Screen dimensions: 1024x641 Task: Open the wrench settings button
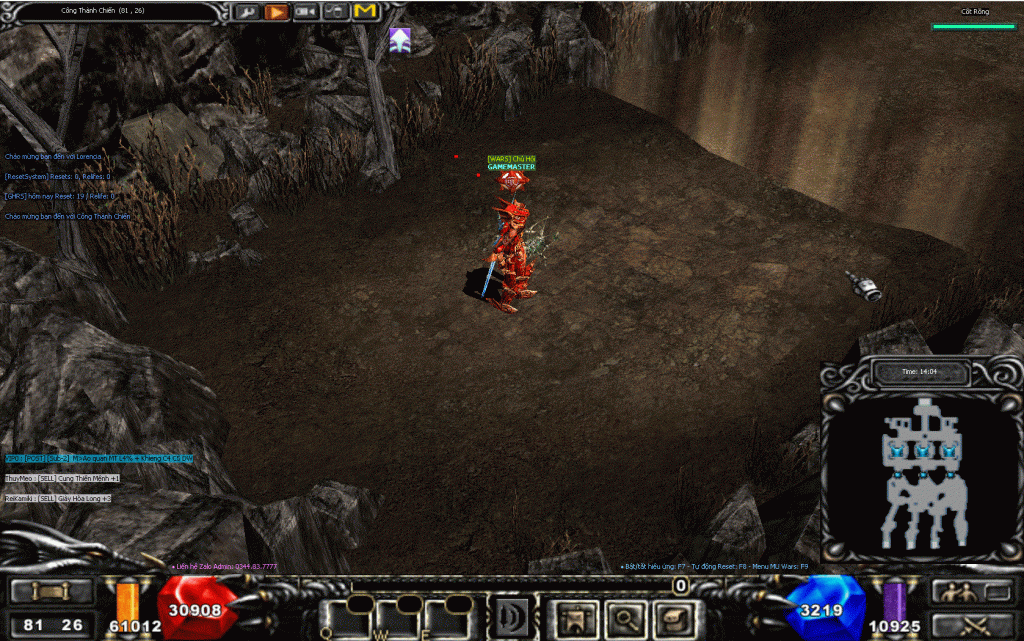pyautogui.click(x=246, y=12)
